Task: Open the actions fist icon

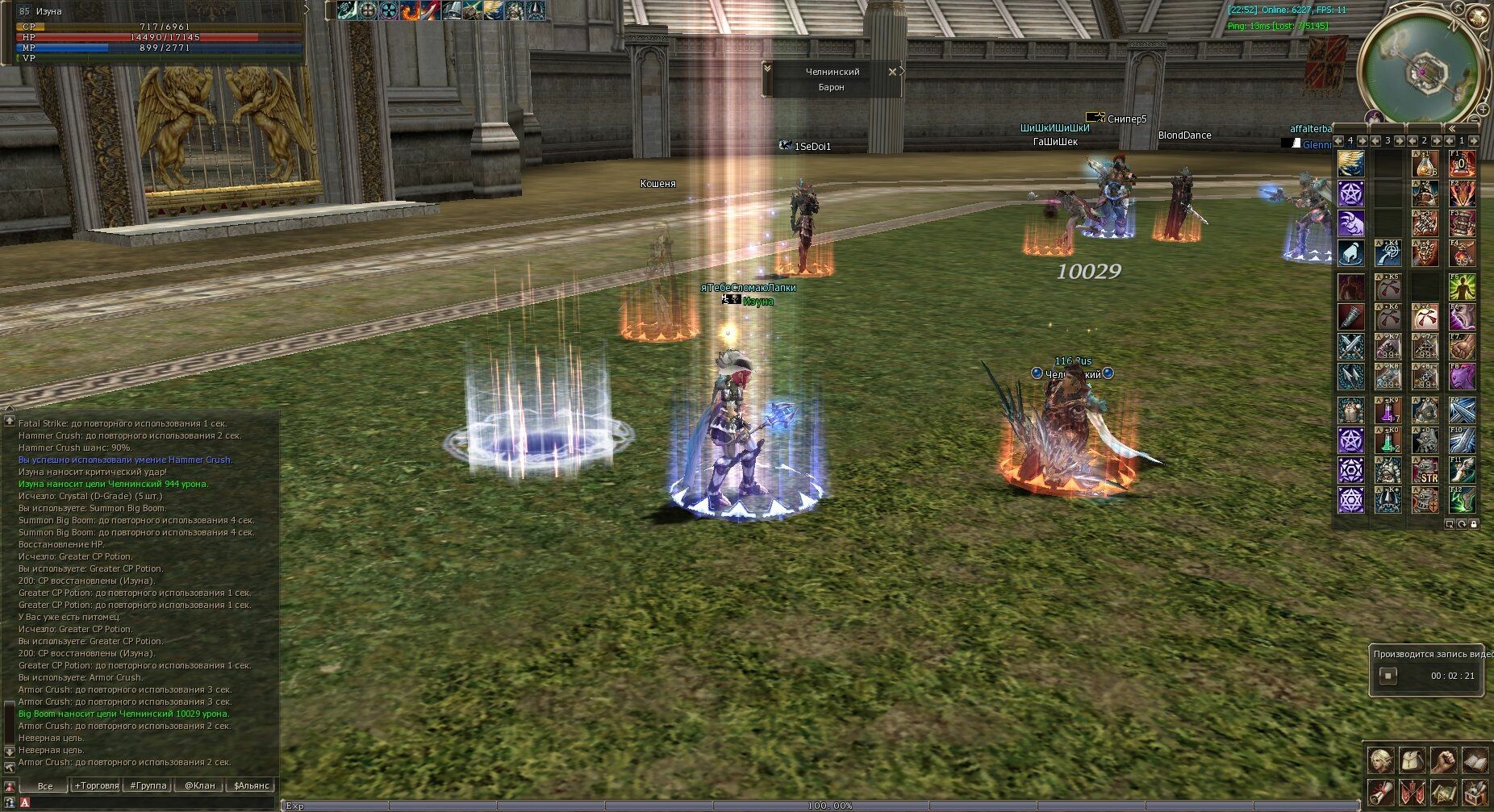Action: pos(1443,760)
